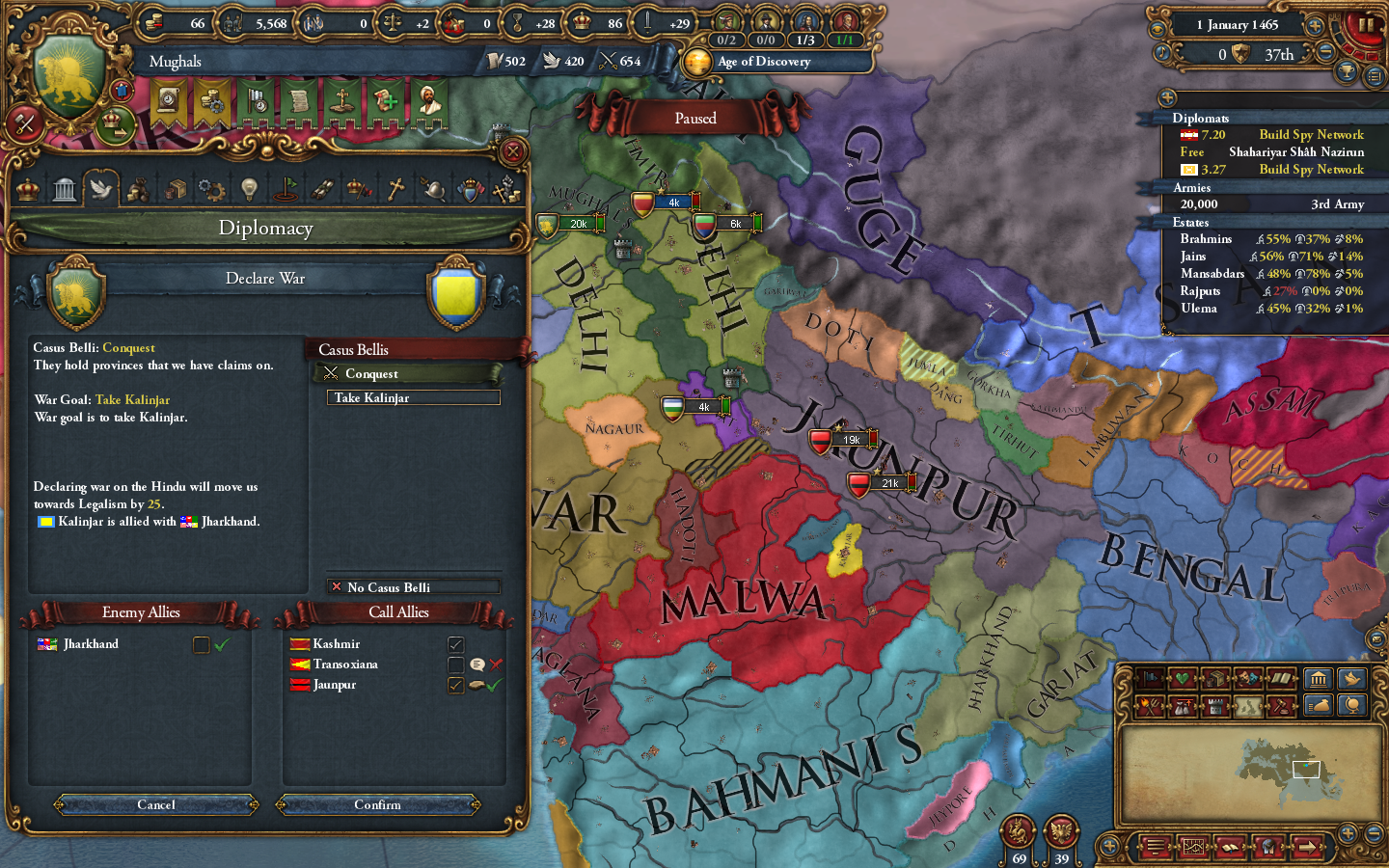Enable calling Transoxiana to arms
Image resolution: width=1389 pixels, height=868 pixels.
[456, 664]
